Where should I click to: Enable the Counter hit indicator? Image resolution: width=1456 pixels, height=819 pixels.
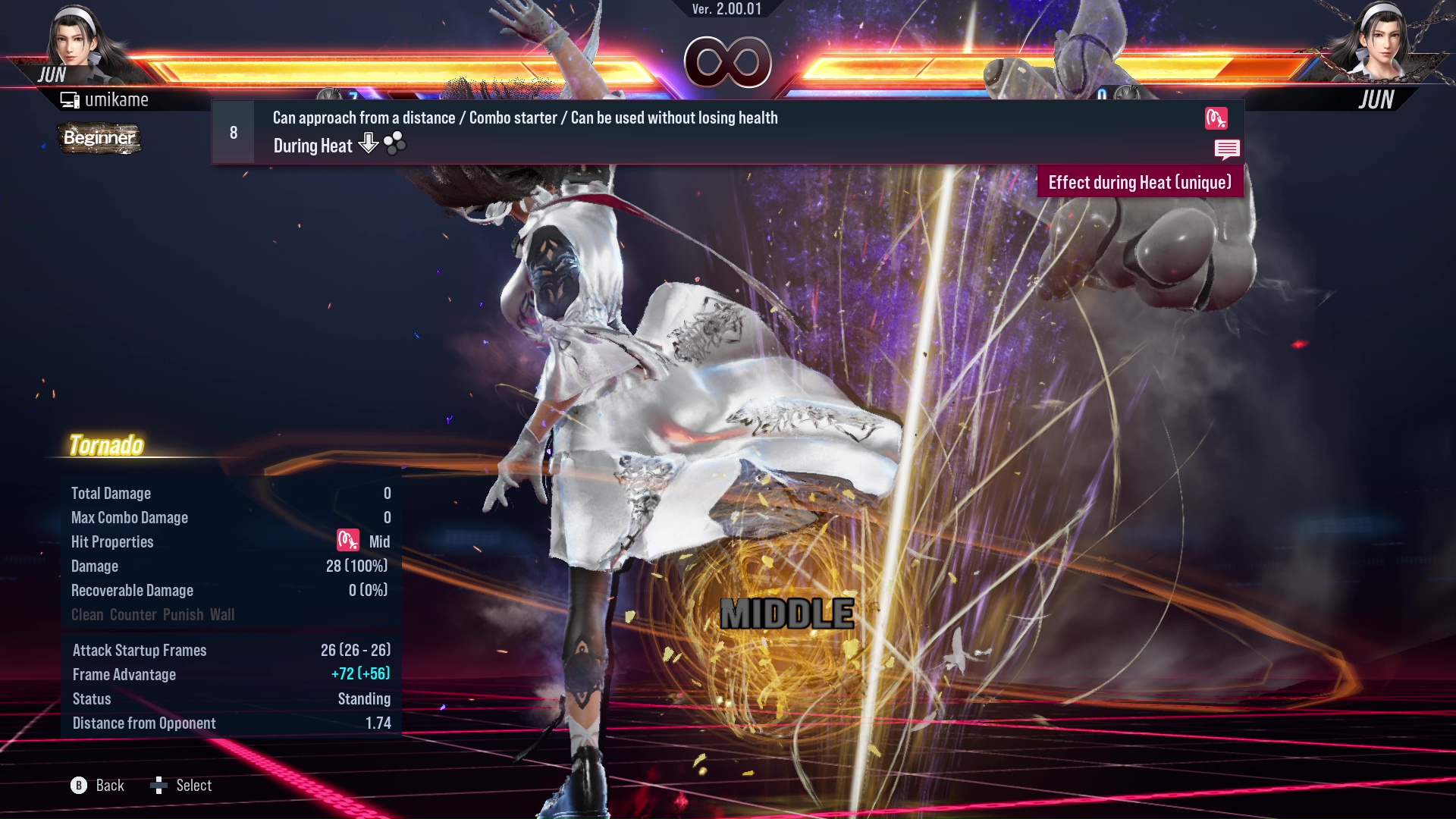pos(133,614)
